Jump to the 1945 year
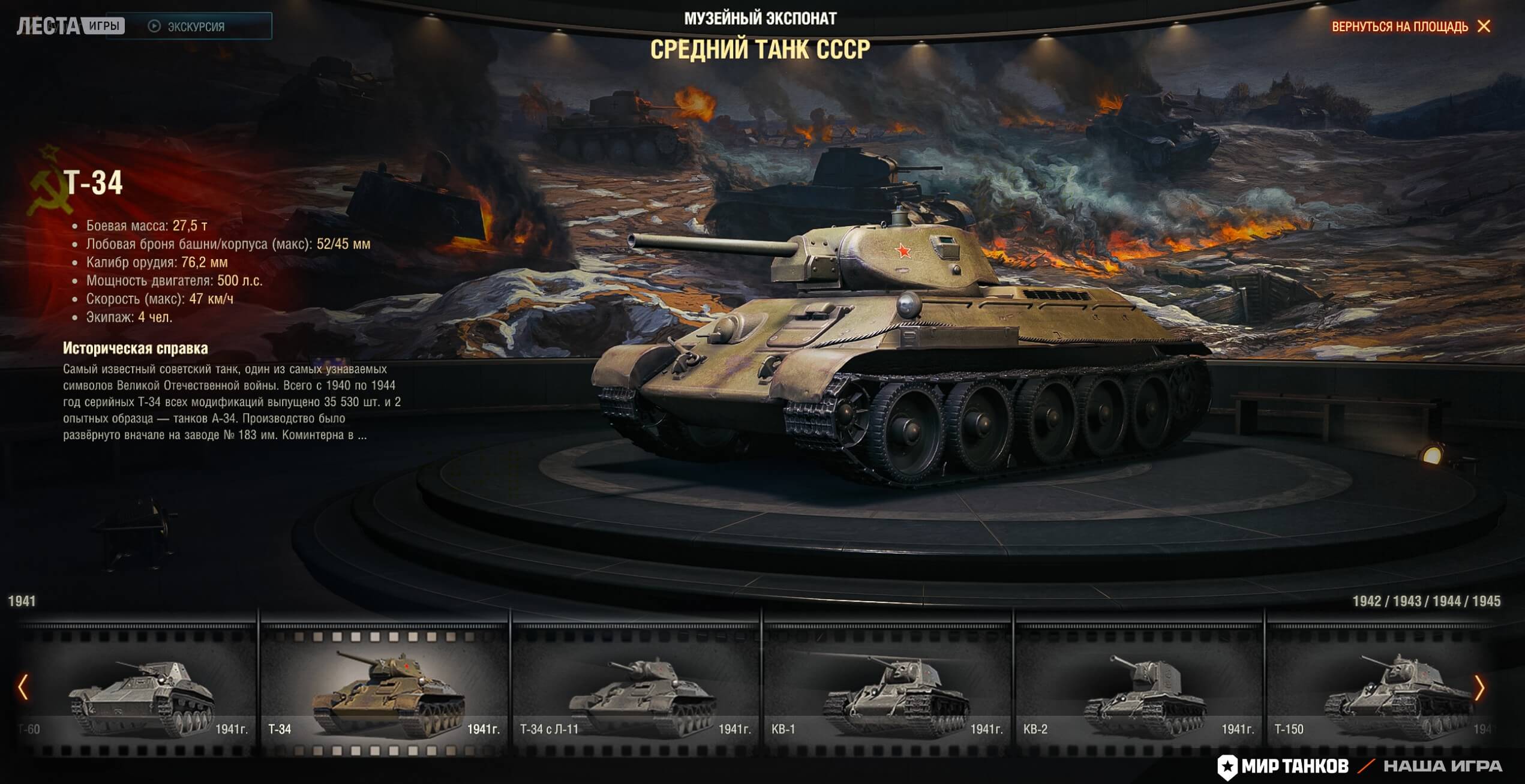1525x784 pixels. pyautogui.click(x=1486, y=601)
